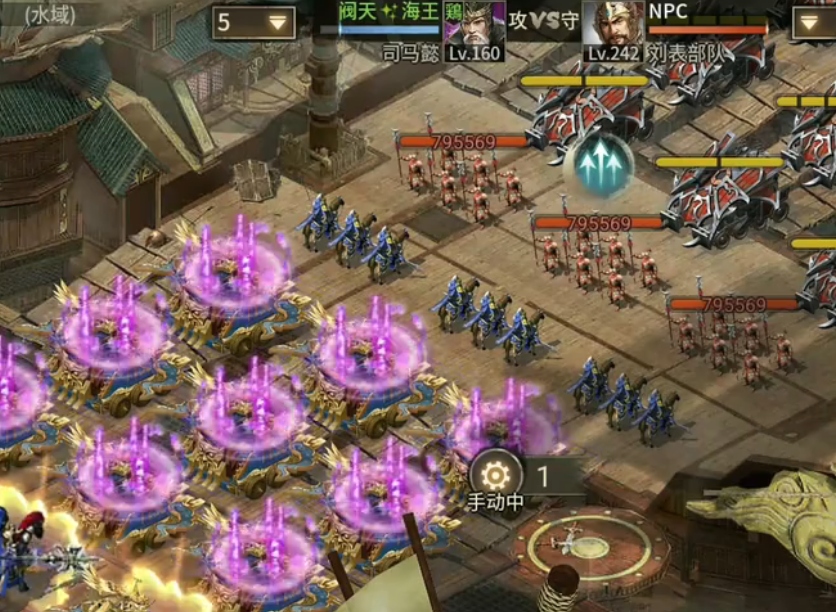Toggle the 手动中 manual mode gear
This screenshot has width=836, height=612.
tap(496, 473)
